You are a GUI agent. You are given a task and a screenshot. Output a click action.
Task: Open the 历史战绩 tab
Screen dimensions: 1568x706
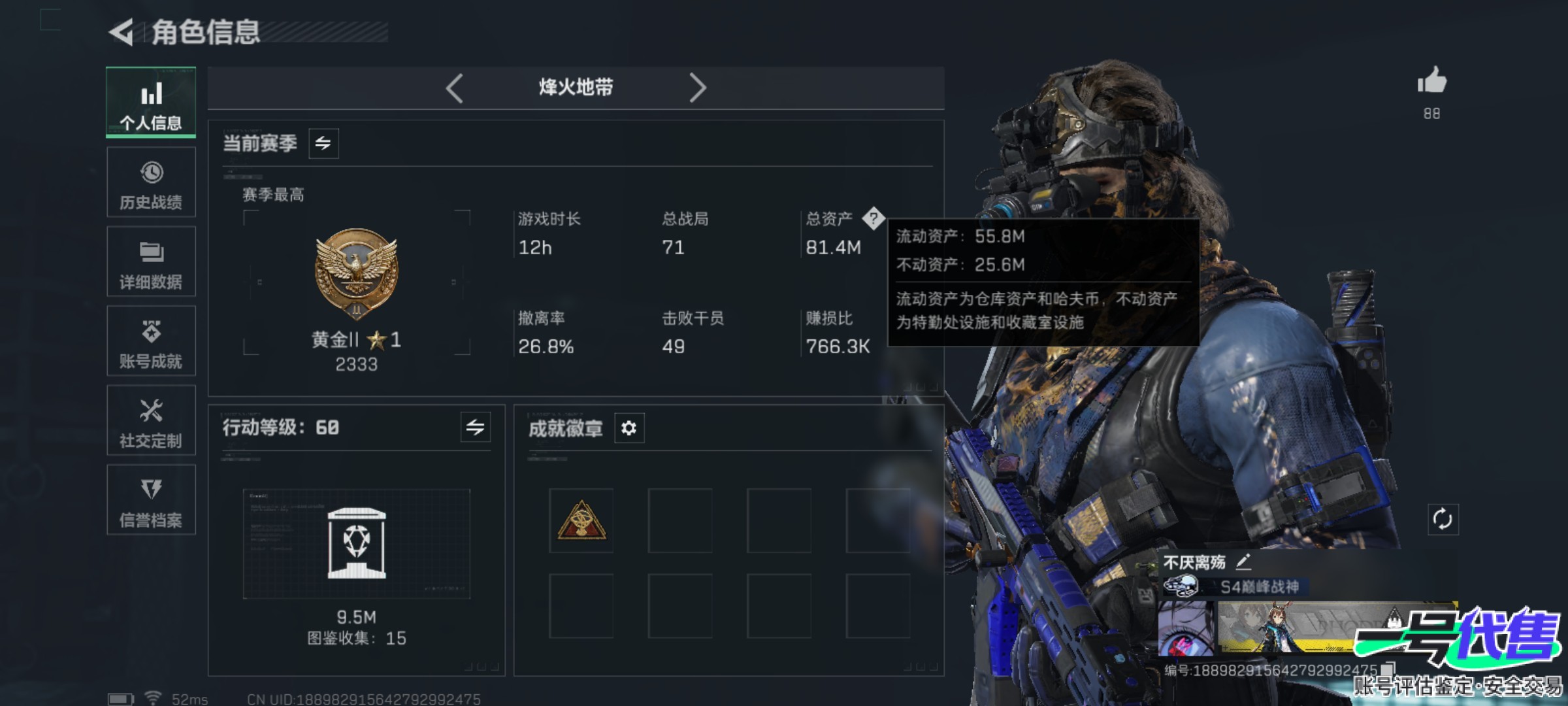pos(151,182)
